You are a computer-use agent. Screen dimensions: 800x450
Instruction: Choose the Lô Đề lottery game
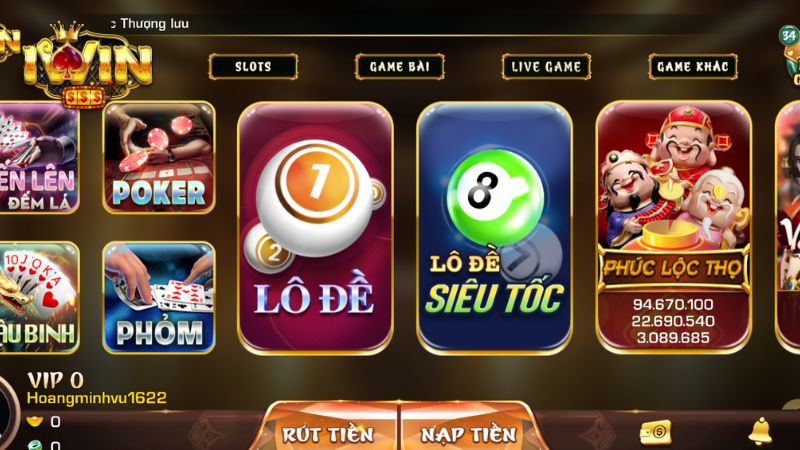click(315, 227)
